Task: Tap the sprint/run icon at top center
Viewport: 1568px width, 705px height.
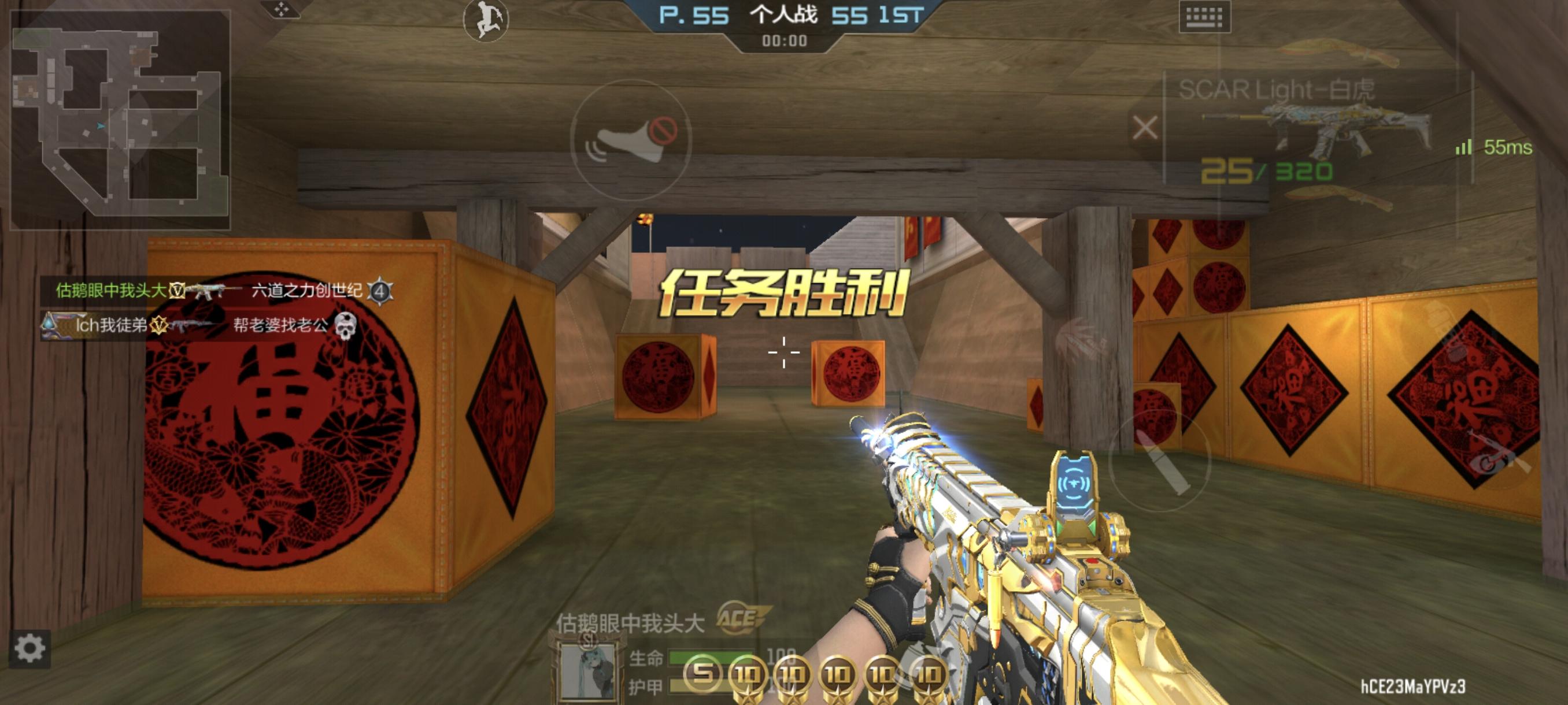Action: click(485, 20)
